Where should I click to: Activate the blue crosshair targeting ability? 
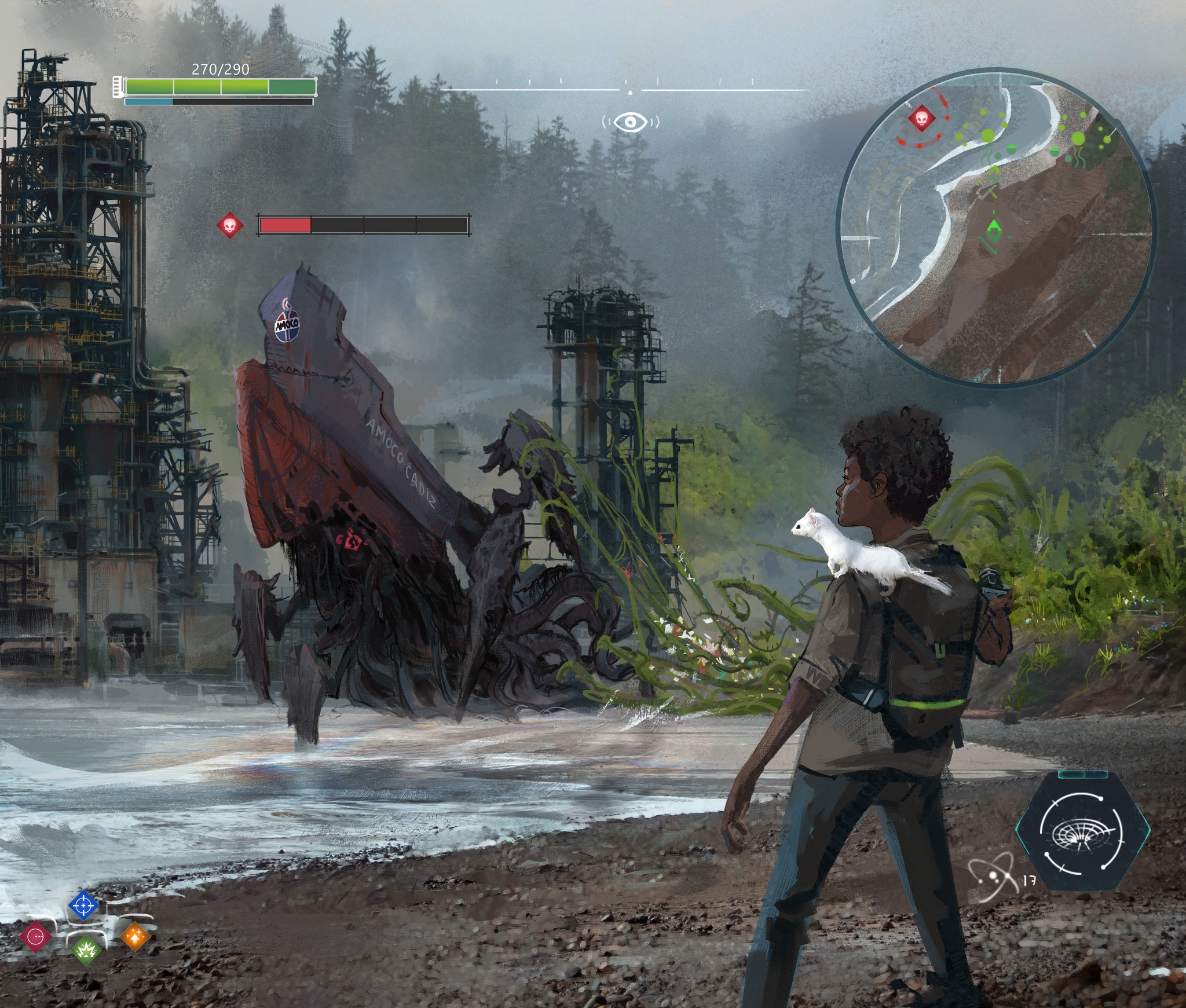pos(83,905)
